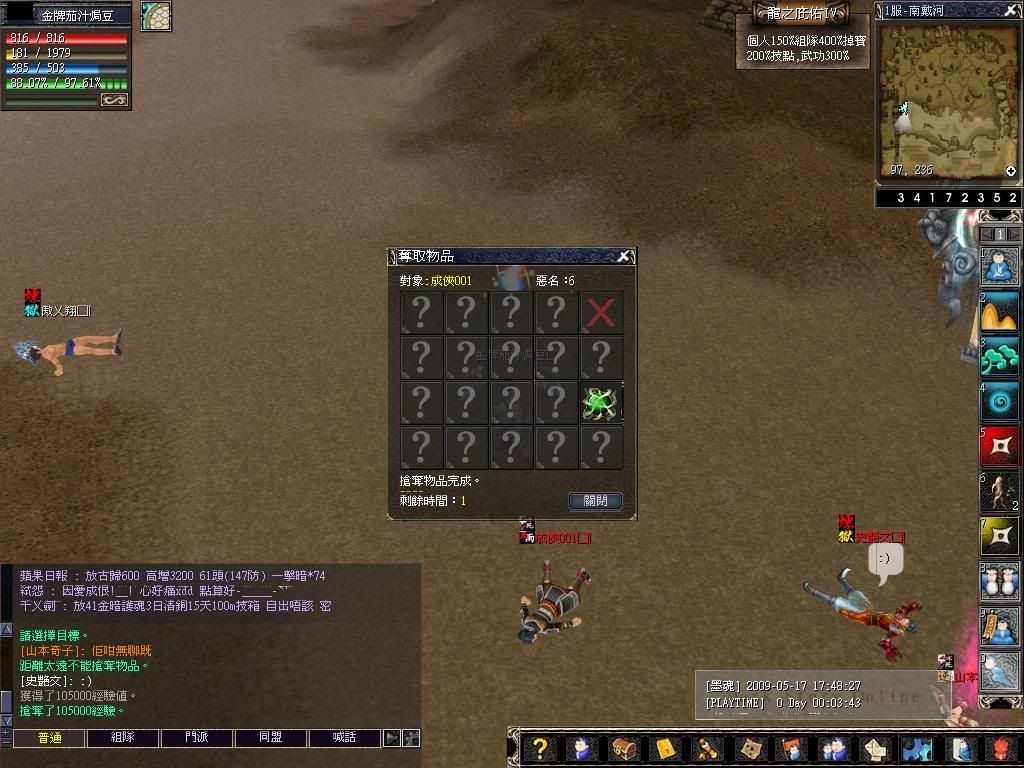Open the blue puzzle piece menu icon
This screenshot has height=768, width=1024.
[917, 749]
